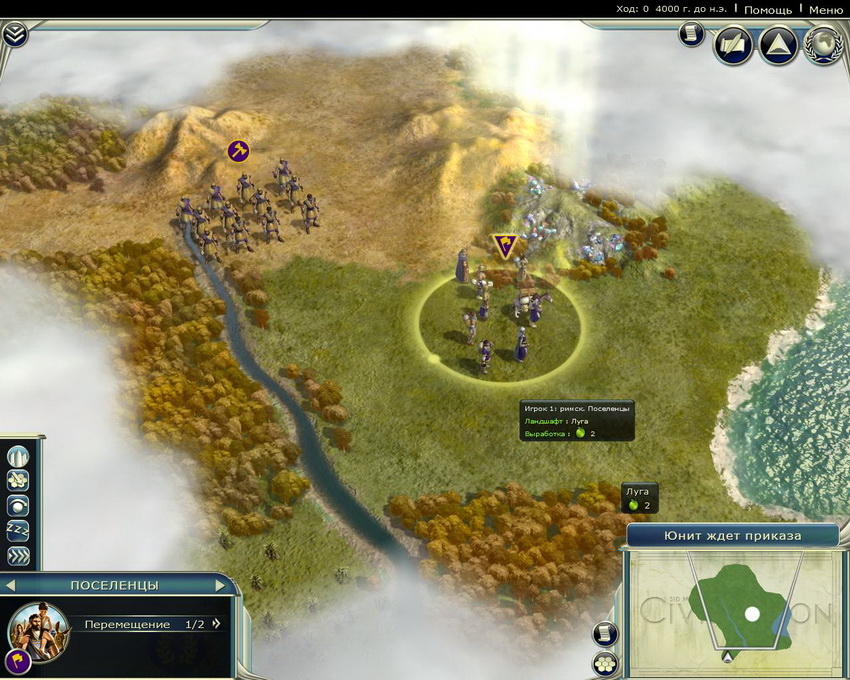Viewport: 850px width, 680px height.
Task: Click the settlers unit portrait
Action: coord(39,630)
